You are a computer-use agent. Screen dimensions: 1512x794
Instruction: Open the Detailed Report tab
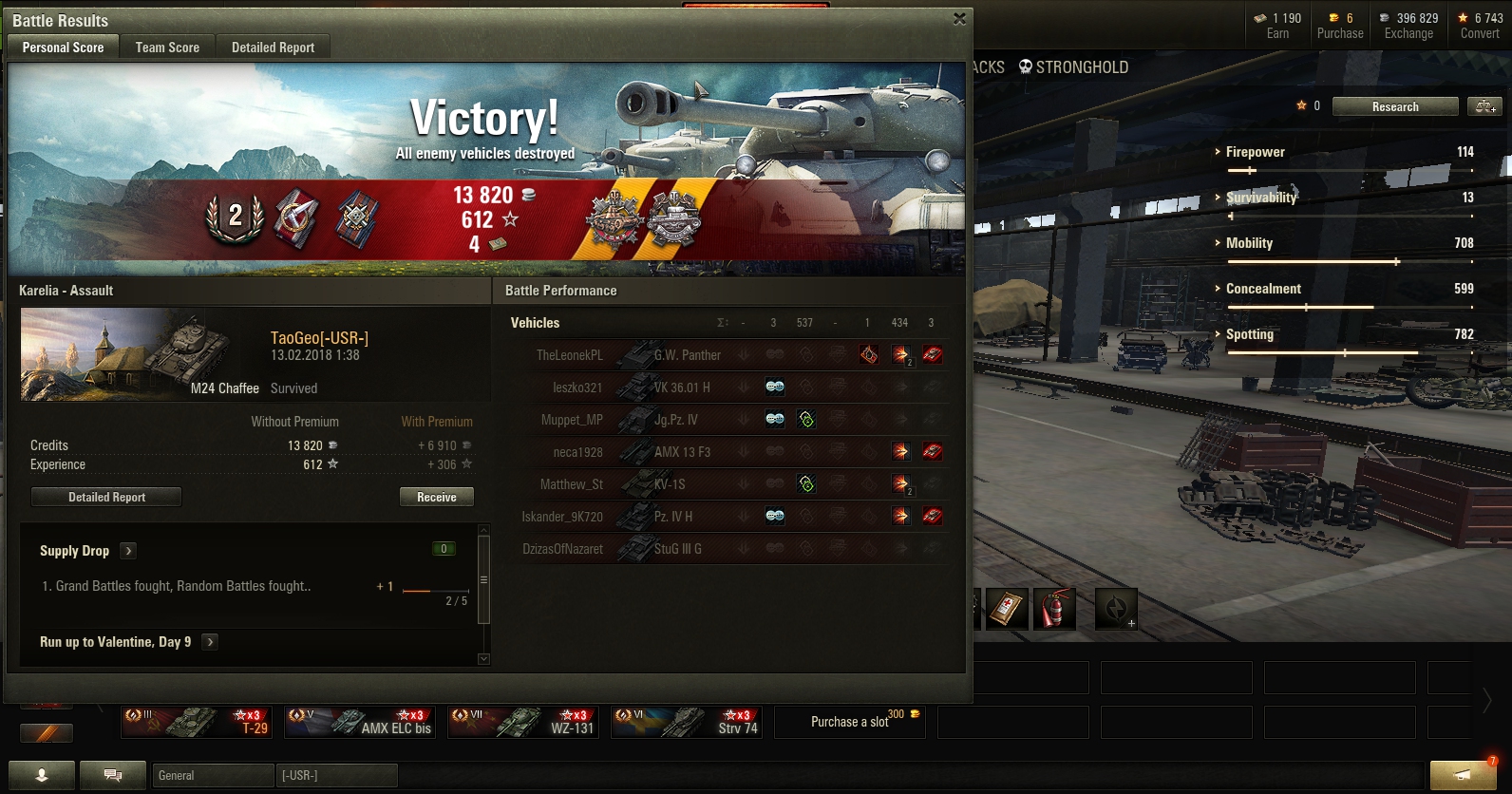click(273, 47)
